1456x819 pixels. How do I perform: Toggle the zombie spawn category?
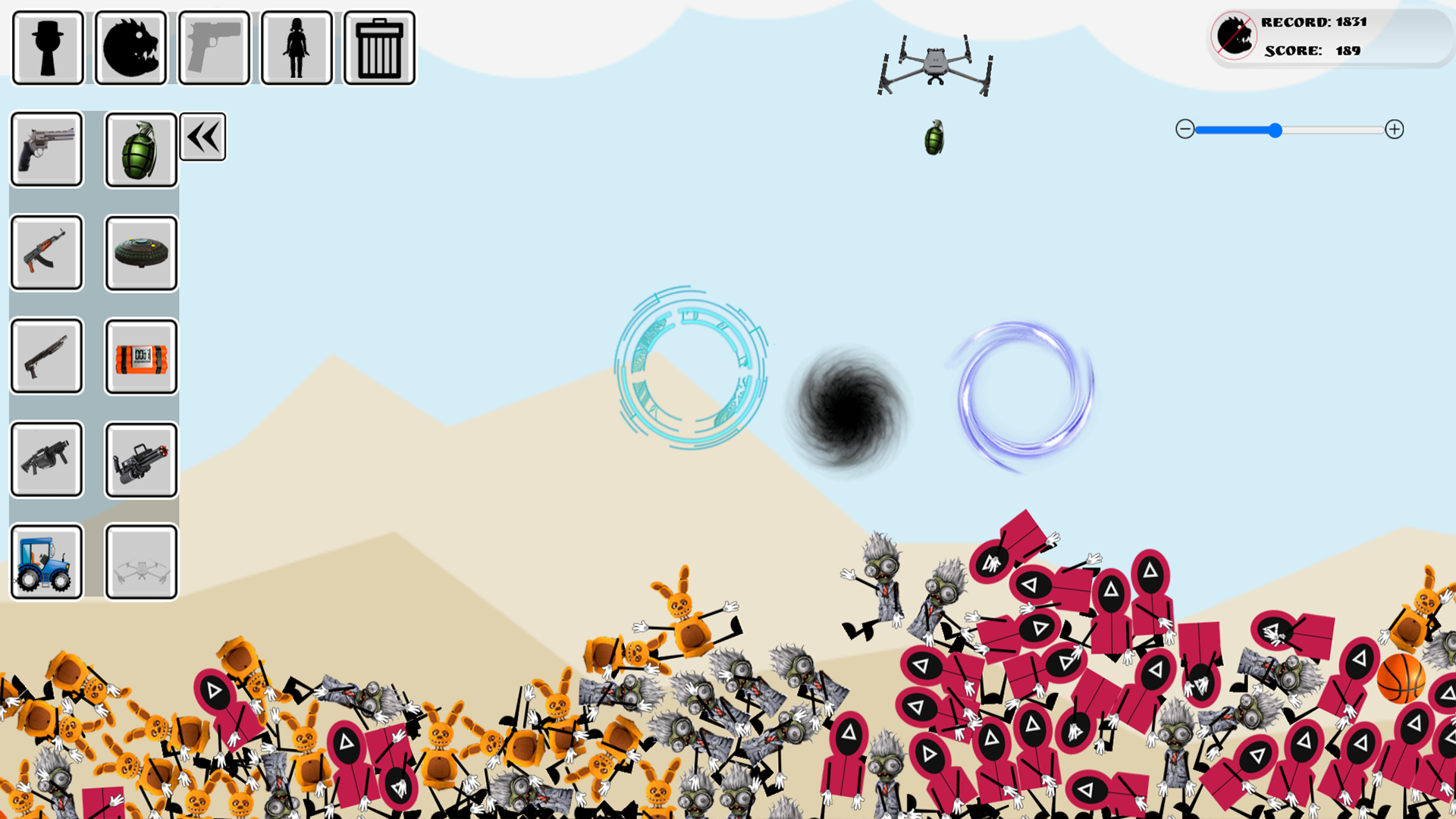(x=130, y=47)
